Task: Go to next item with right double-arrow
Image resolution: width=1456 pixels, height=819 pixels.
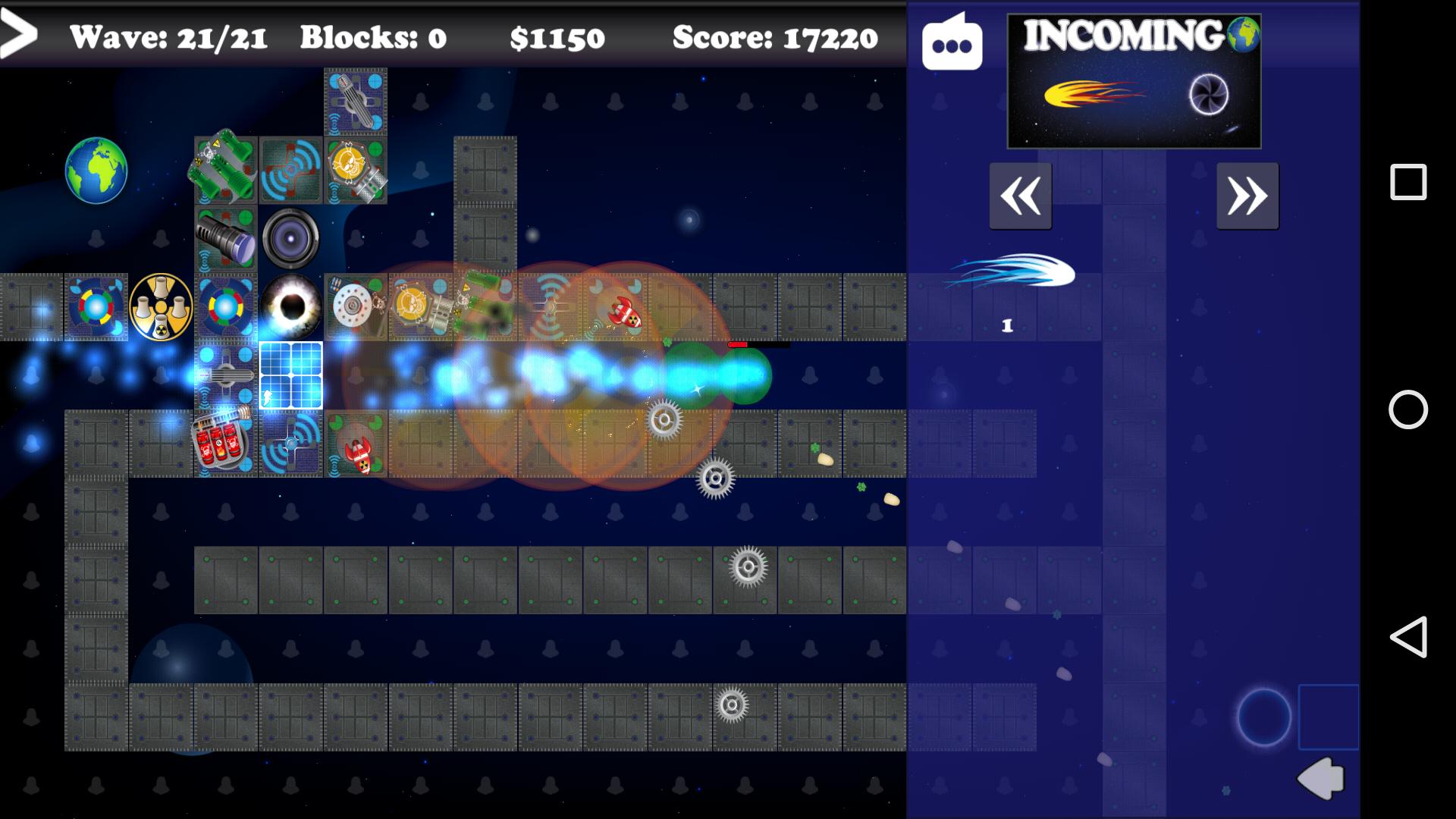Action: [1247, 196]
